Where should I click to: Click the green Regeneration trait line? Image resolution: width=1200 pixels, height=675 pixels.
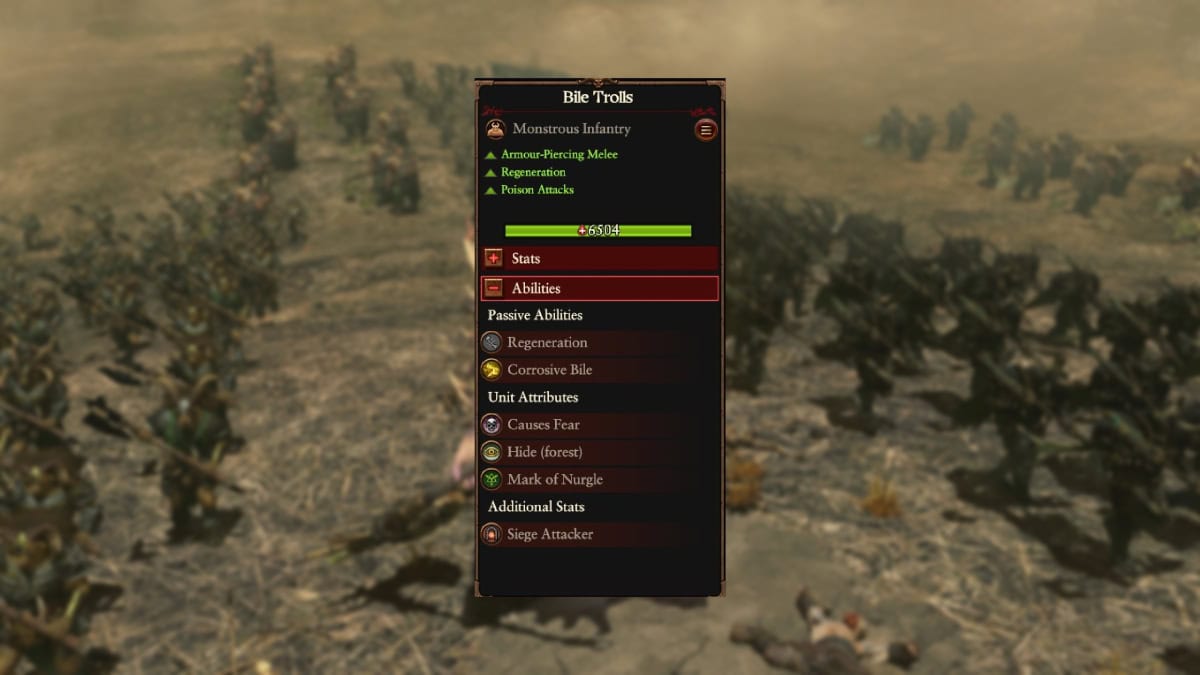532,172
